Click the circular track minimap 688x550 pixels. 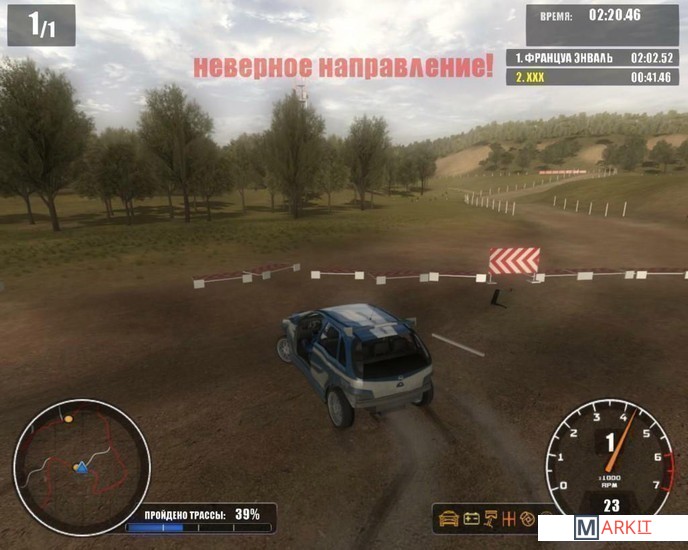click(81, 466)
